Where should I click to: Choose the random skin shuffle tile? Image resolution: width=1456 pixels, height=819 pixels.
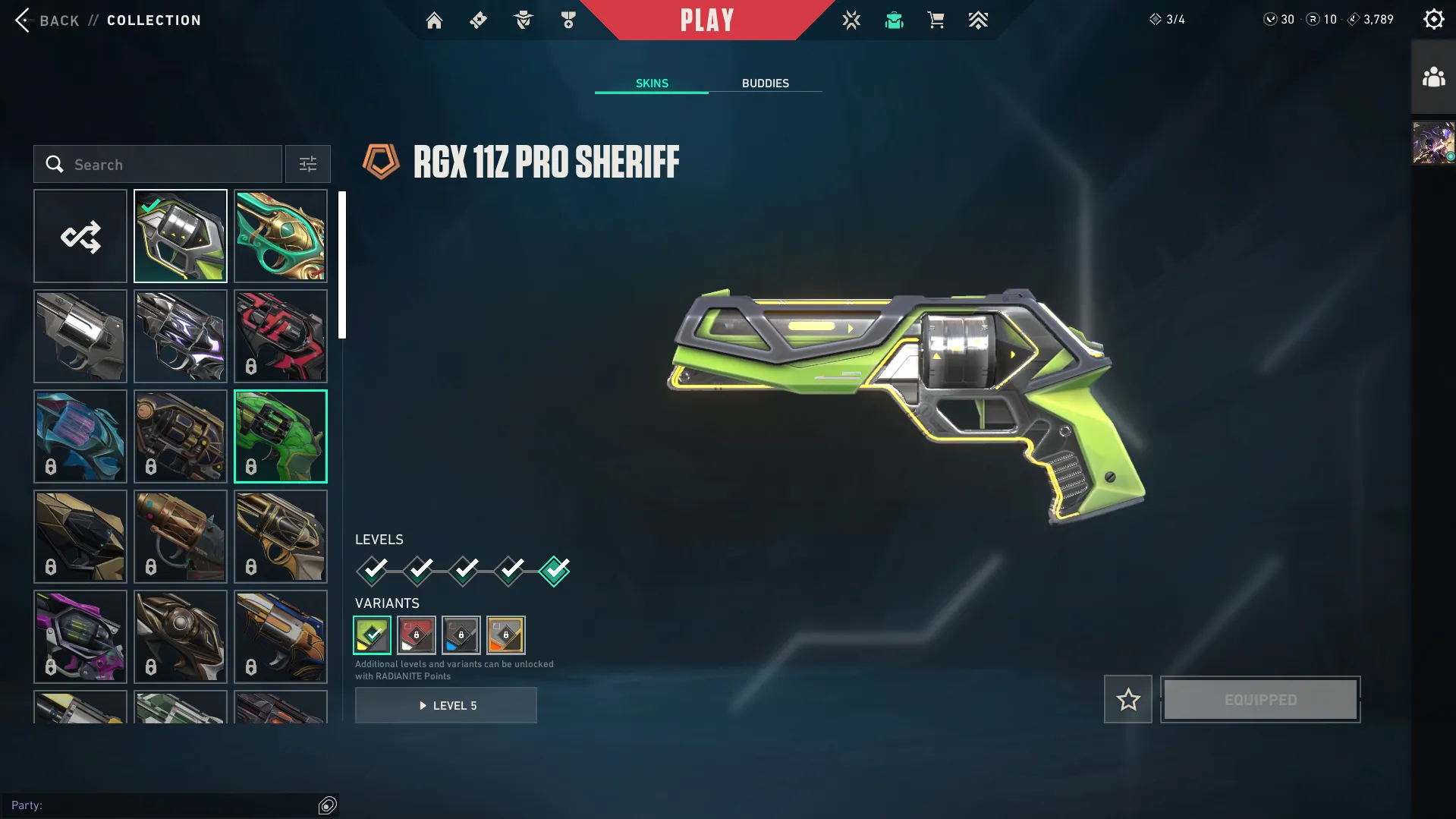[x=80, y=236]
